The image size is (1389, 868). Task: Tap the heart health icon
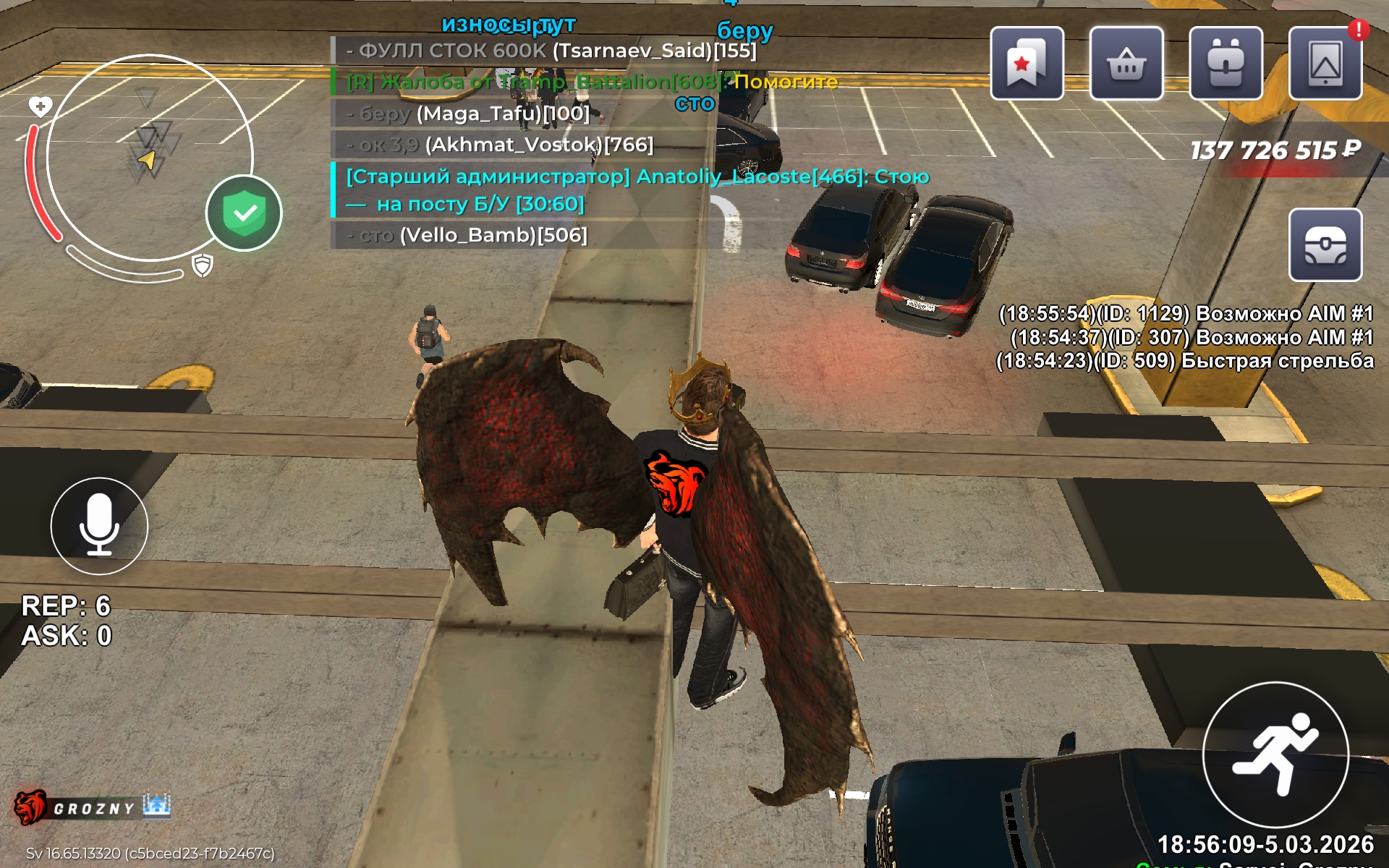[x=40, y=107]
